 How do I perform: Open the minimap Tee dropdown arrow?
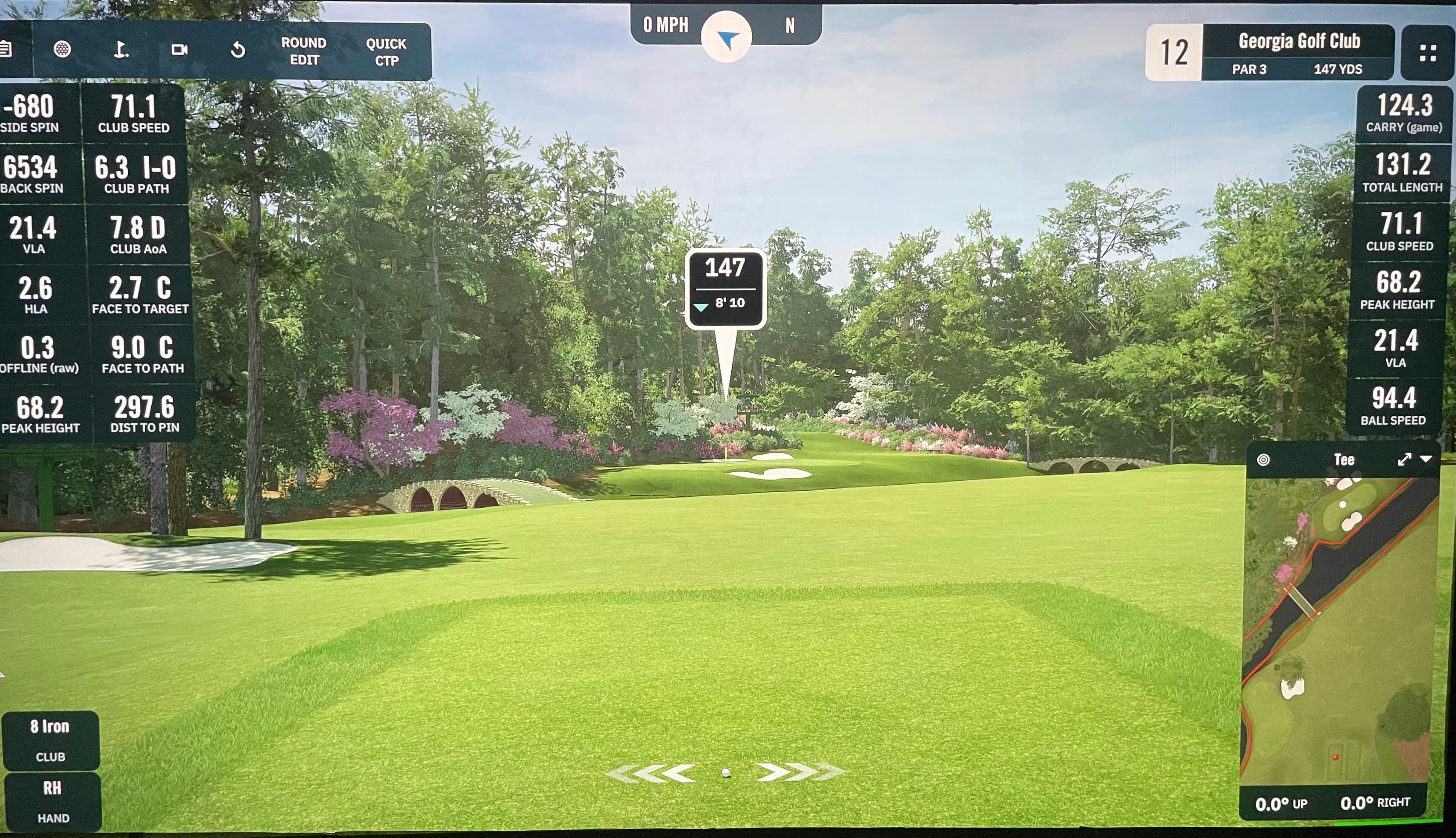tap(1426, 459)
